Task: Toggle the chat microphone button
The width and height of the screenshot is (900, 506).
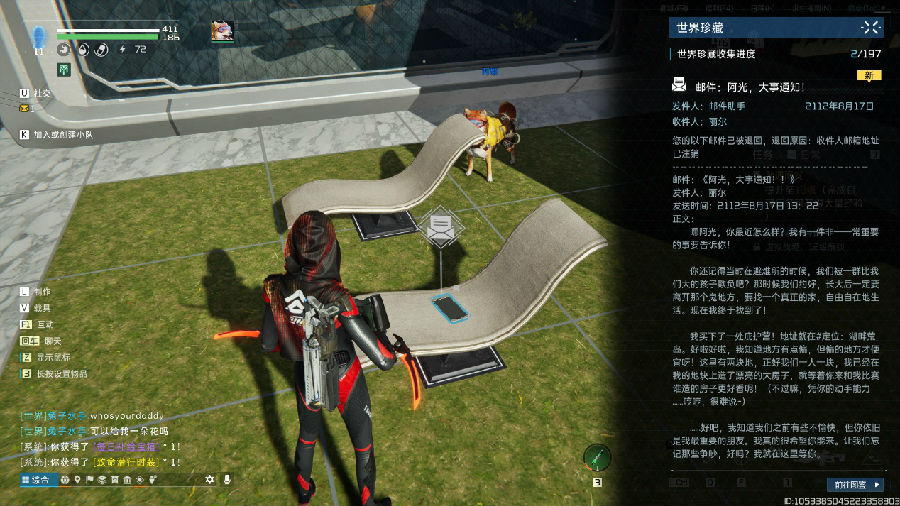Action: [x=228, y=481]
